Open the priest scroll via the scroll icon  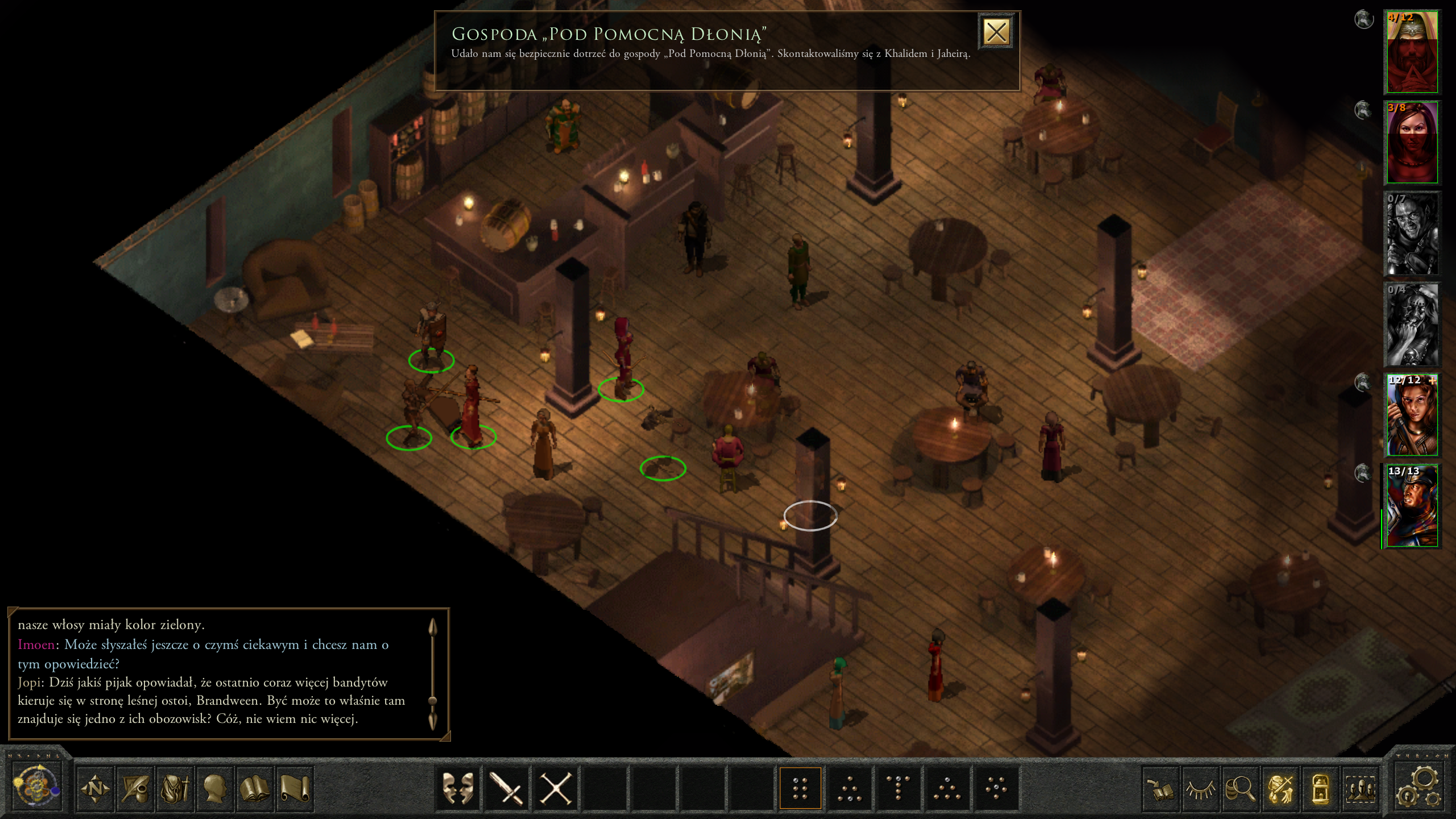click(295, 788)
